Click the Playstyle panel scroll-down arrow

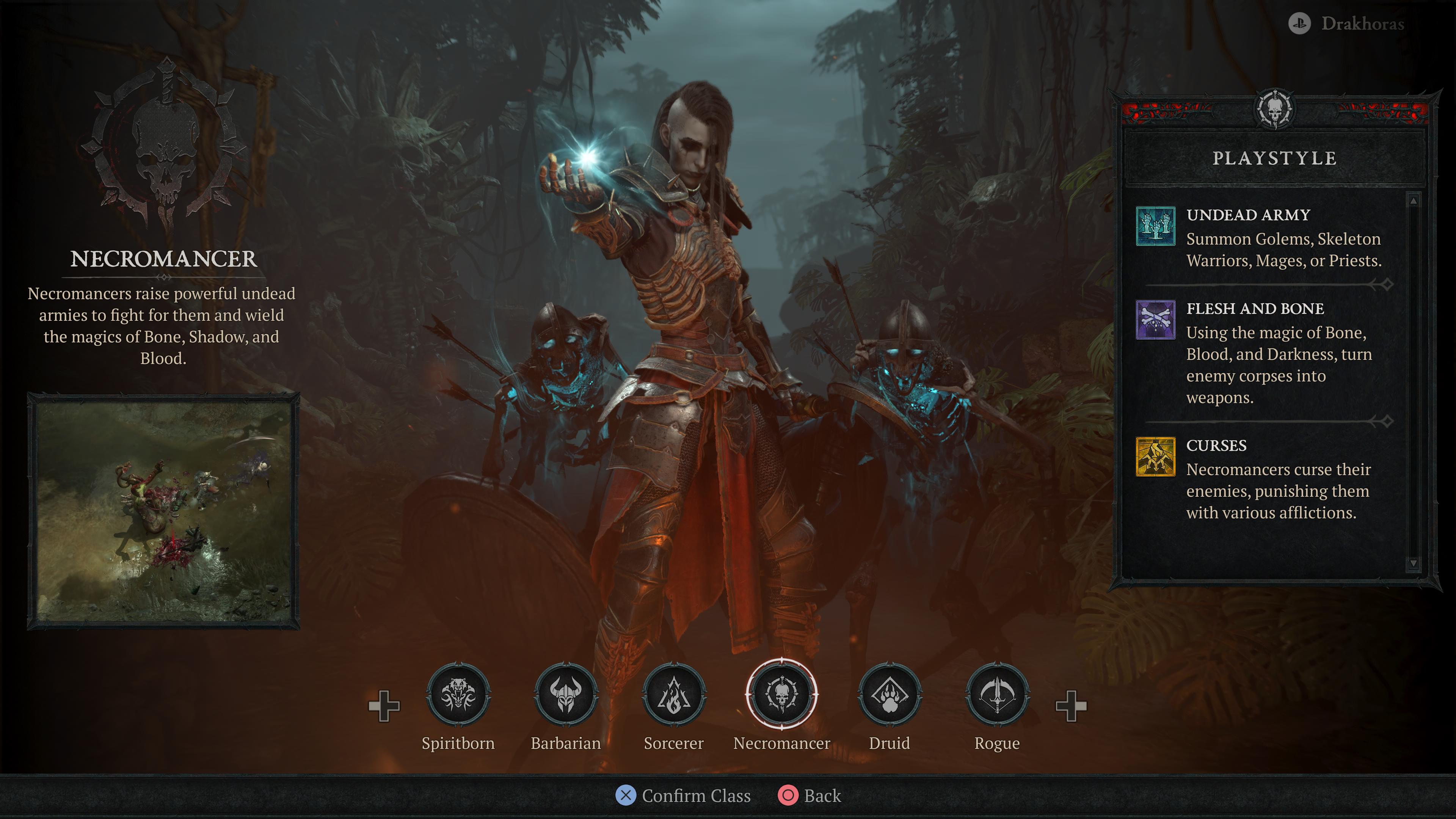tap(1413, 563)
